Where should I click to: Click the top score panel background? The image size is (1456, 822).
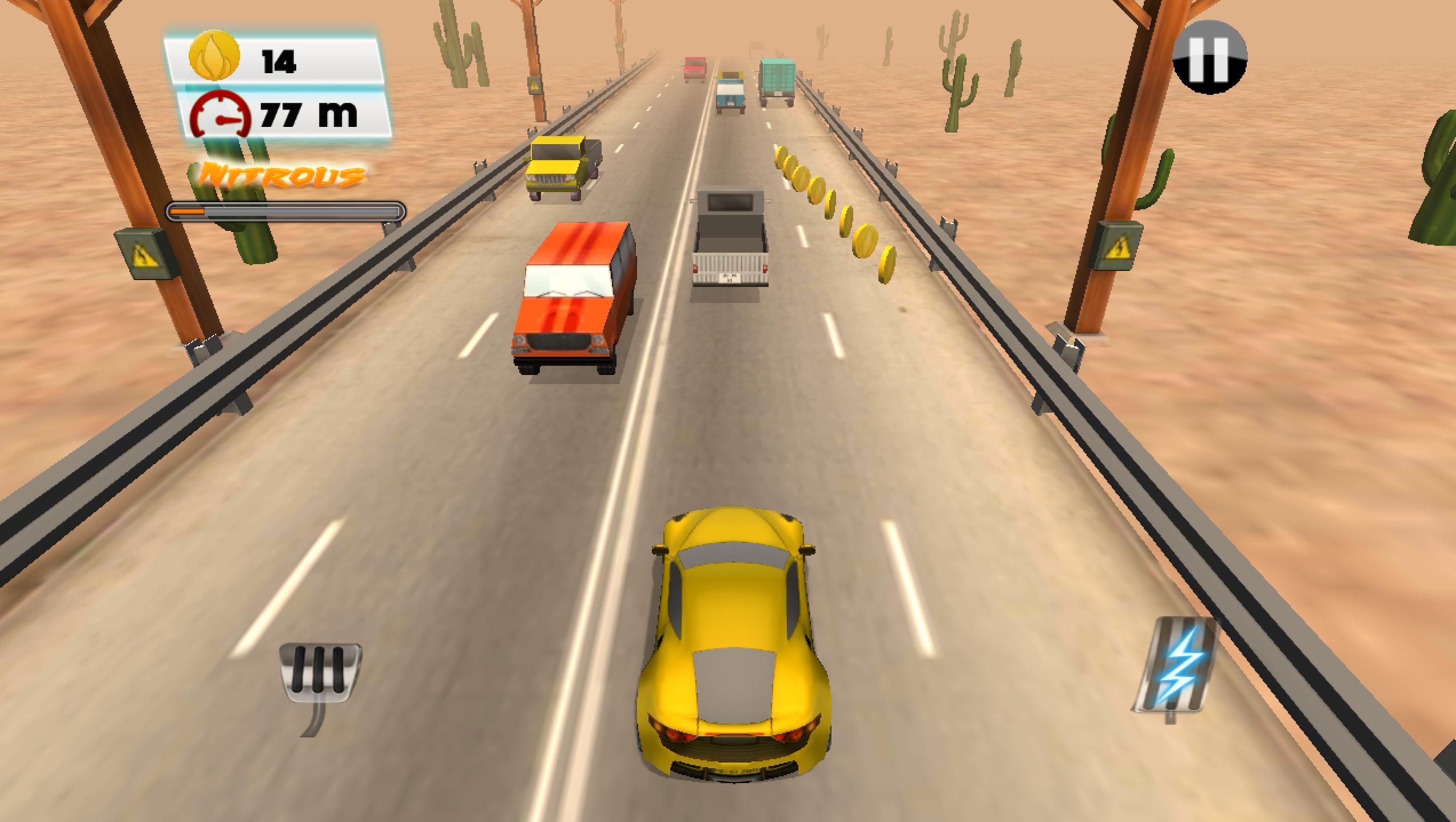[x=275, y=86]
